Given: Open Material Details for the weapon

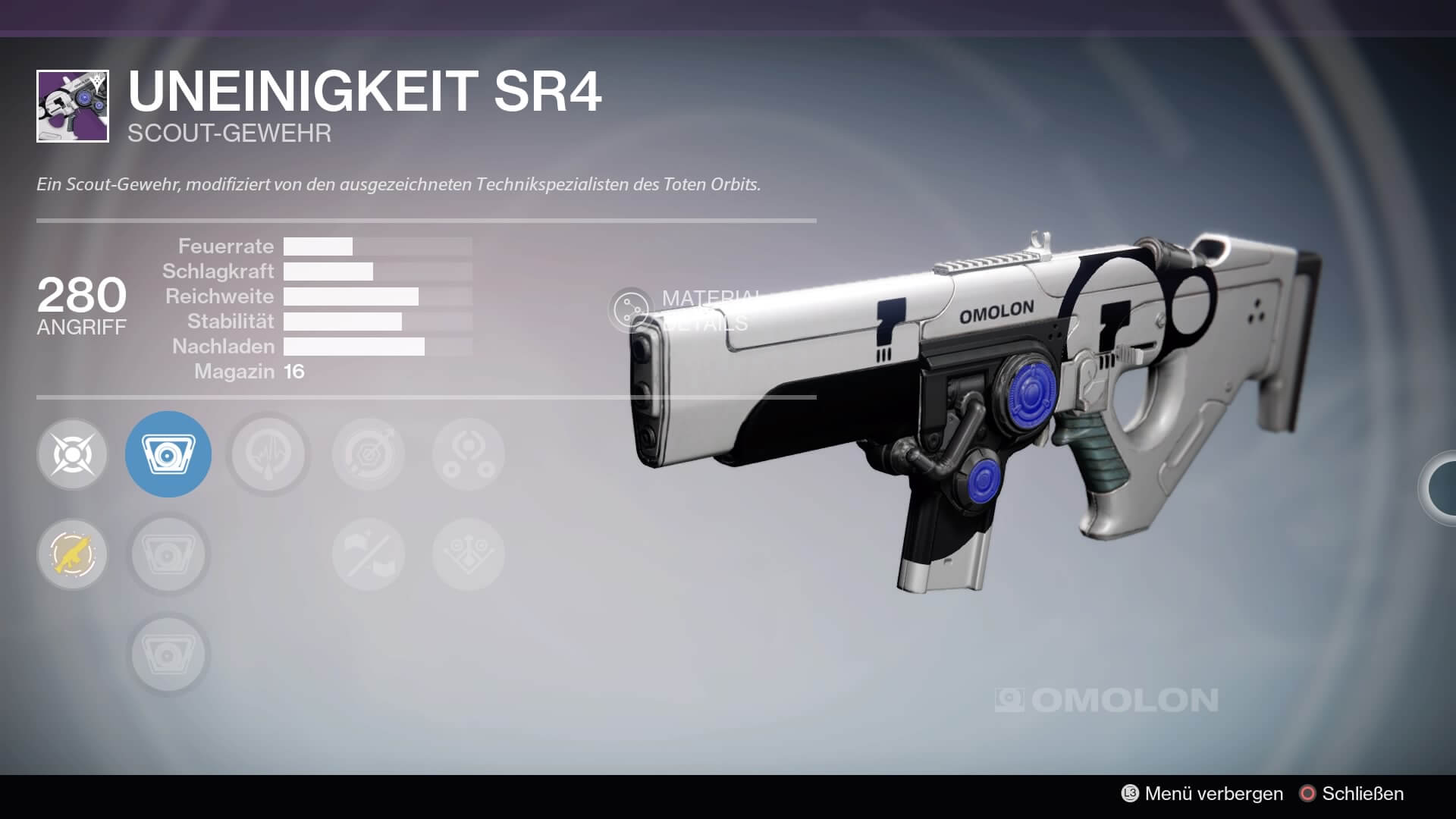Looking at the screenshot, I should click(631, 309).
